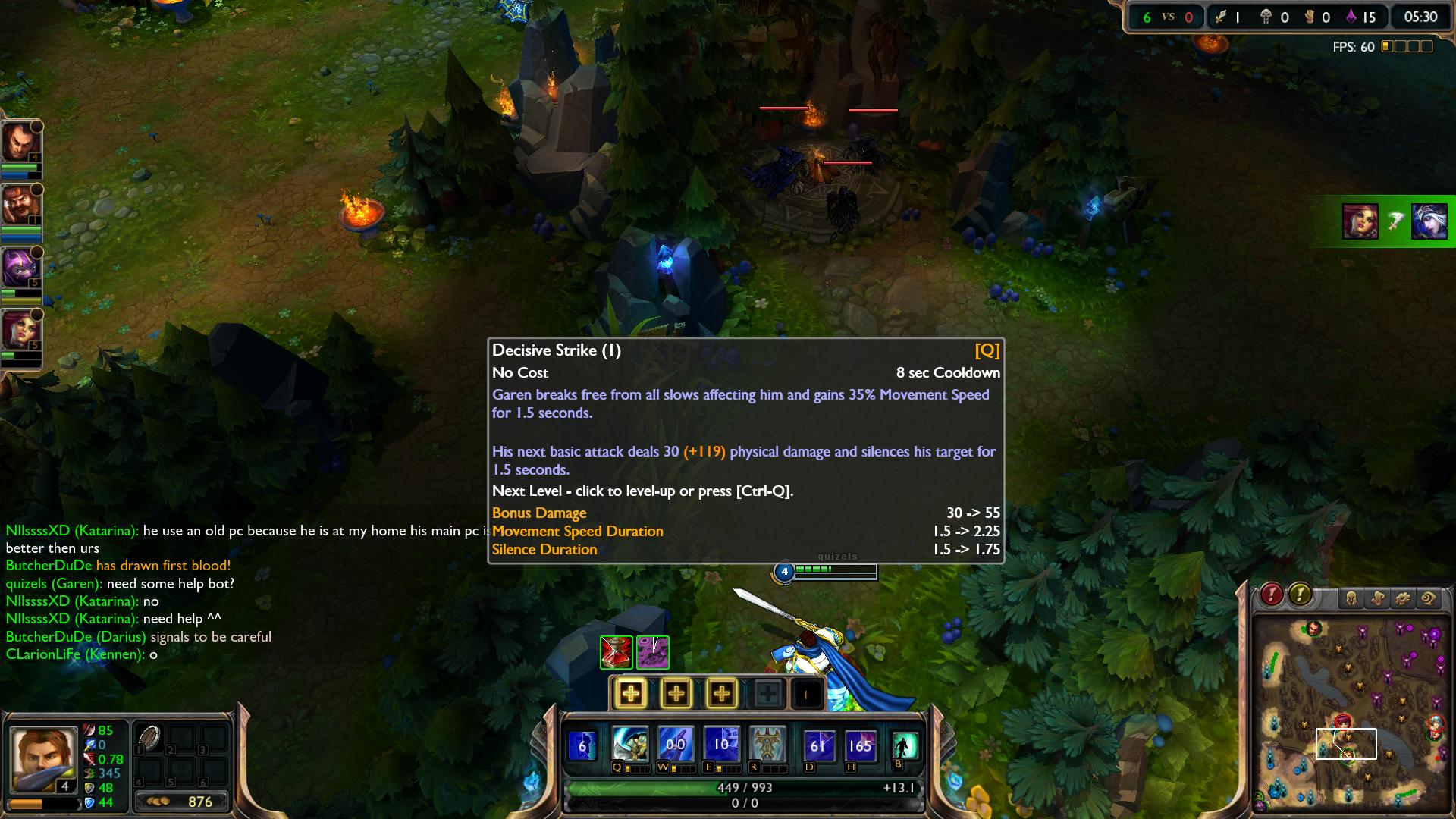Activate the Decisive Strike Q ability icon

pos(630,745)
